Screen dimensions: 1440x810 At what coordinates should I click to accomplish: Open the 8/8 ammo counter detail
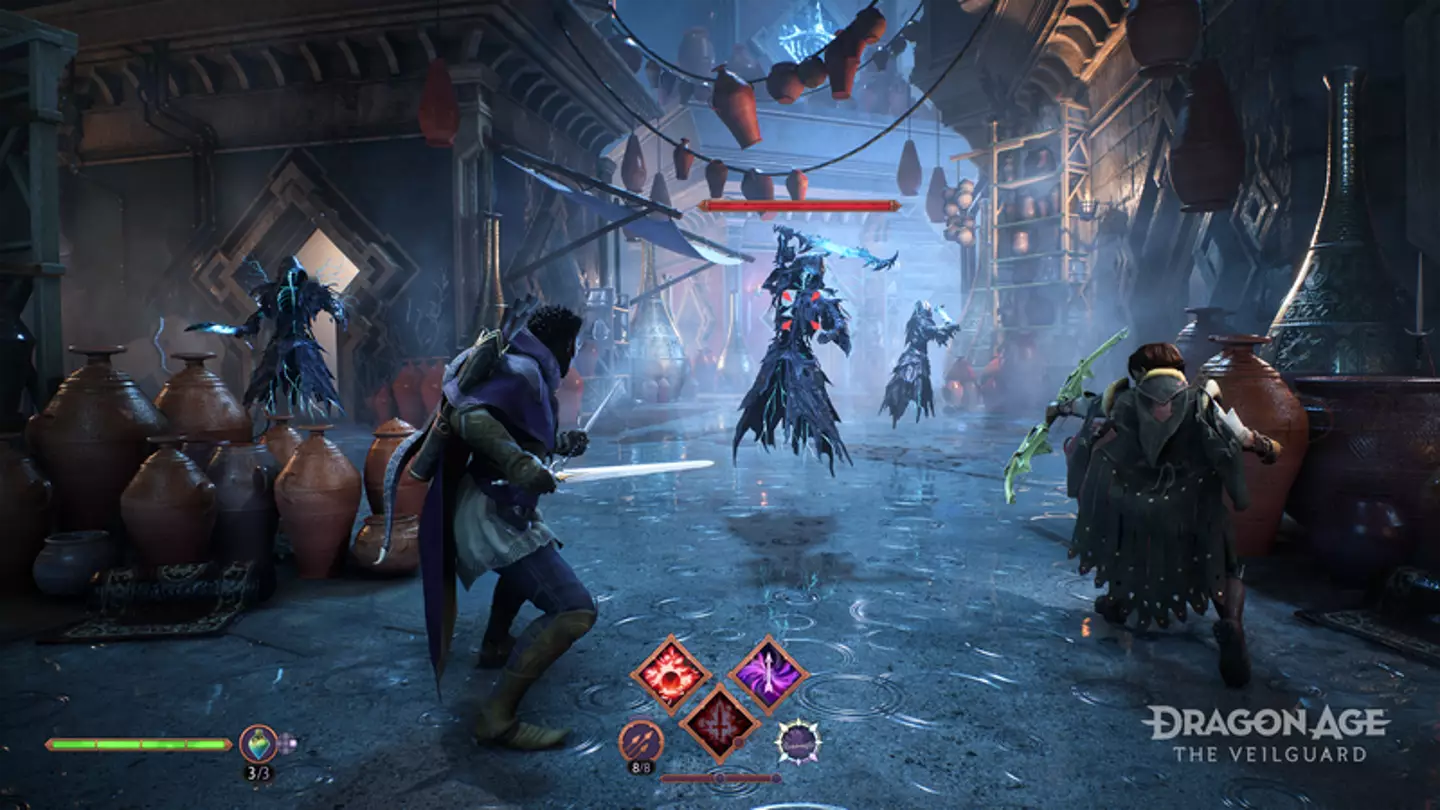[642, 766]
